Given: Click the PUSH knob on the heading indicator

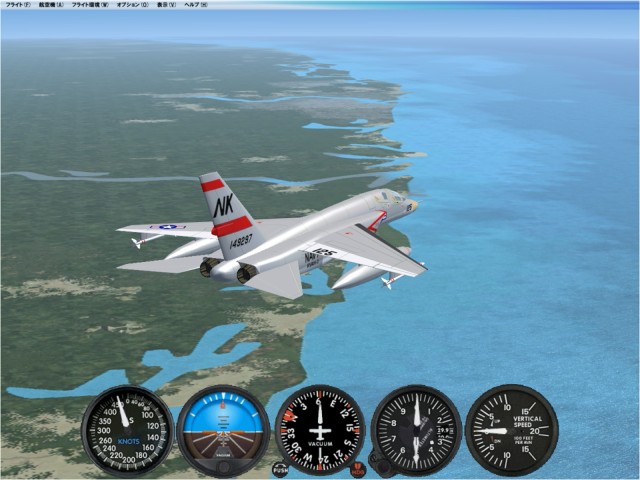Looking at the screenshot, I should (x=280, y=467).
